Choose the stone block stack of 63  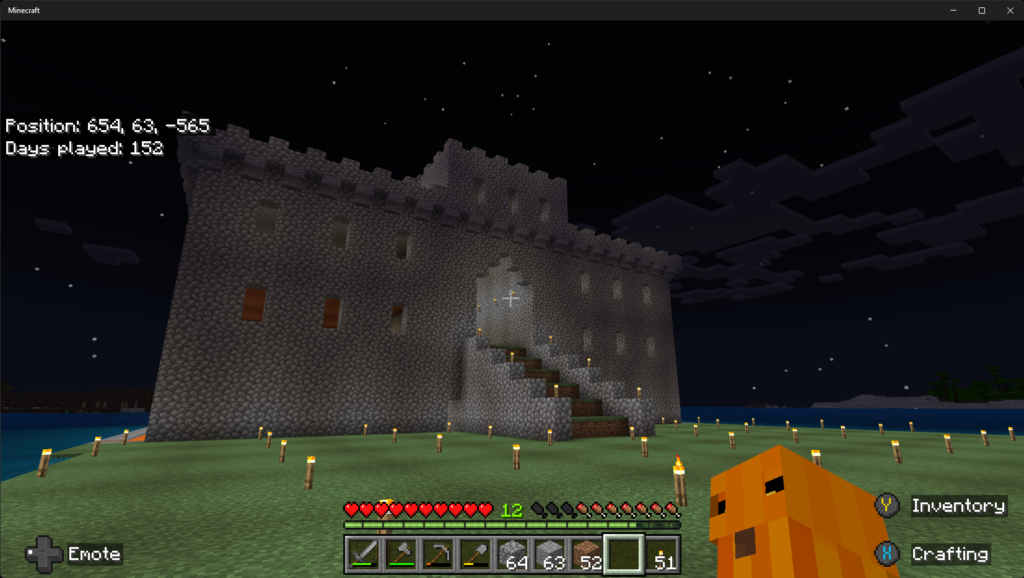tap(549, 554)
